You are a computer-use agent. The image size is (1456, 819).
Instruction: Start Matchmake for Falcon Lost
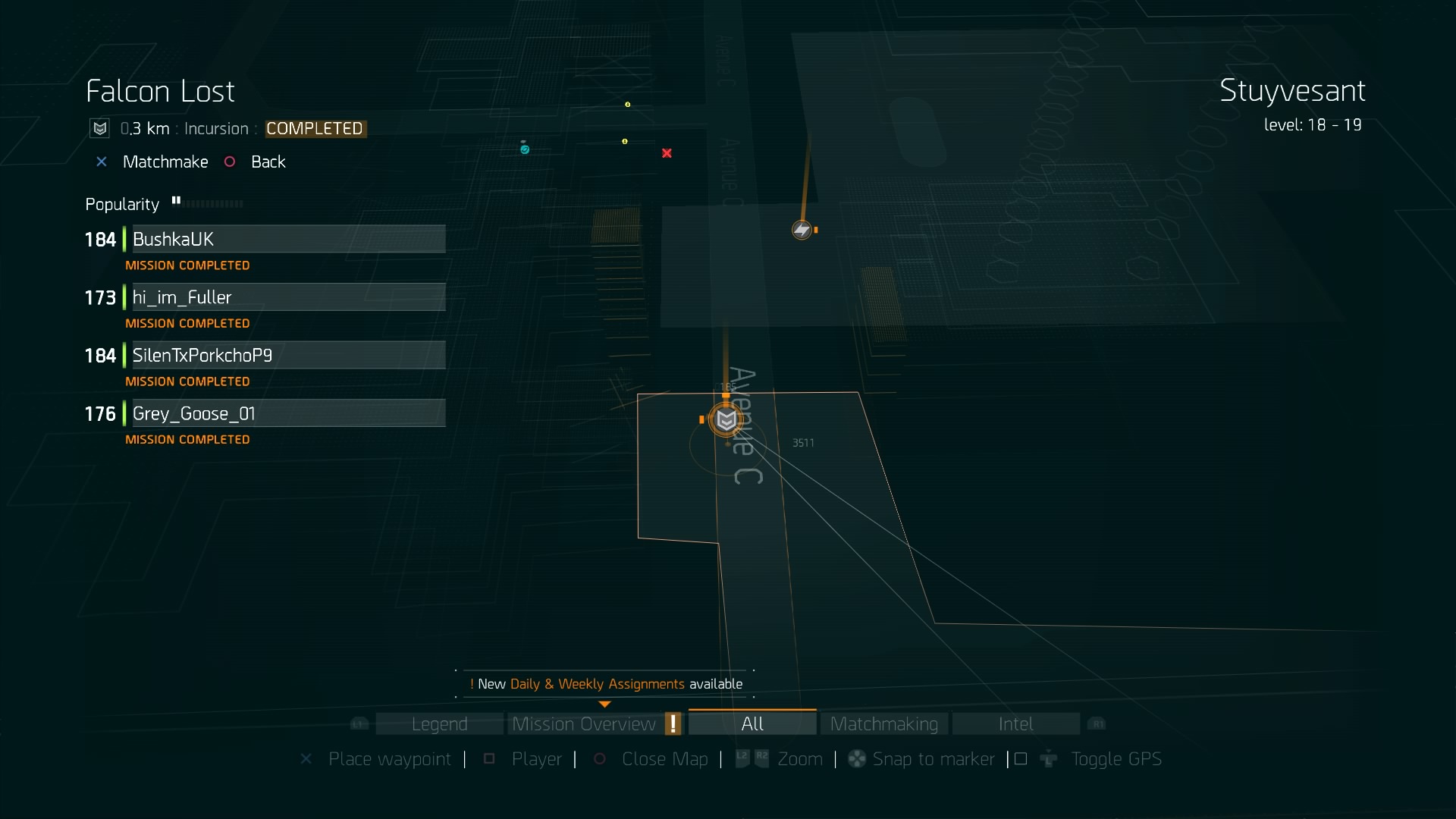(x=165, y=162)
